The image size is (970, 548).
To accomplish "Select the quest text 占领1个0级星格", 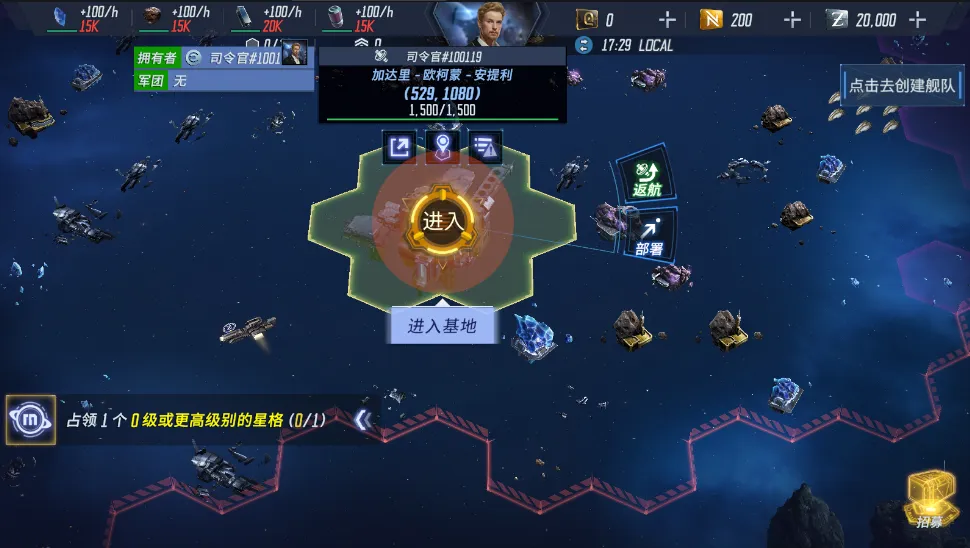I will (x=195, y=421).
